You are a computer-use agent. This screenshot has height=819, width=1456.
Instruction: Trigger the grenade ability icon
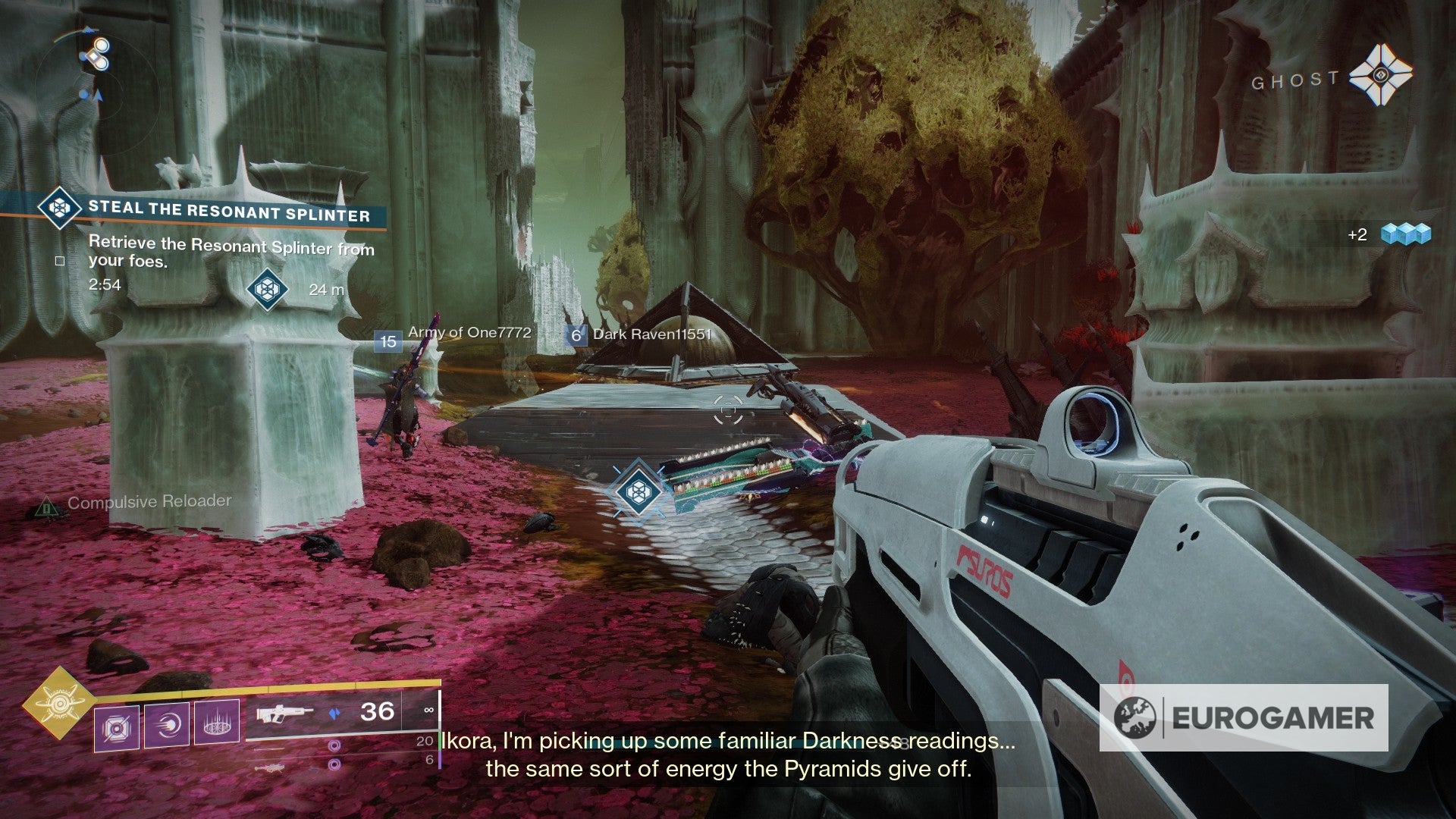pyautogui.click(x=117, y=729)
